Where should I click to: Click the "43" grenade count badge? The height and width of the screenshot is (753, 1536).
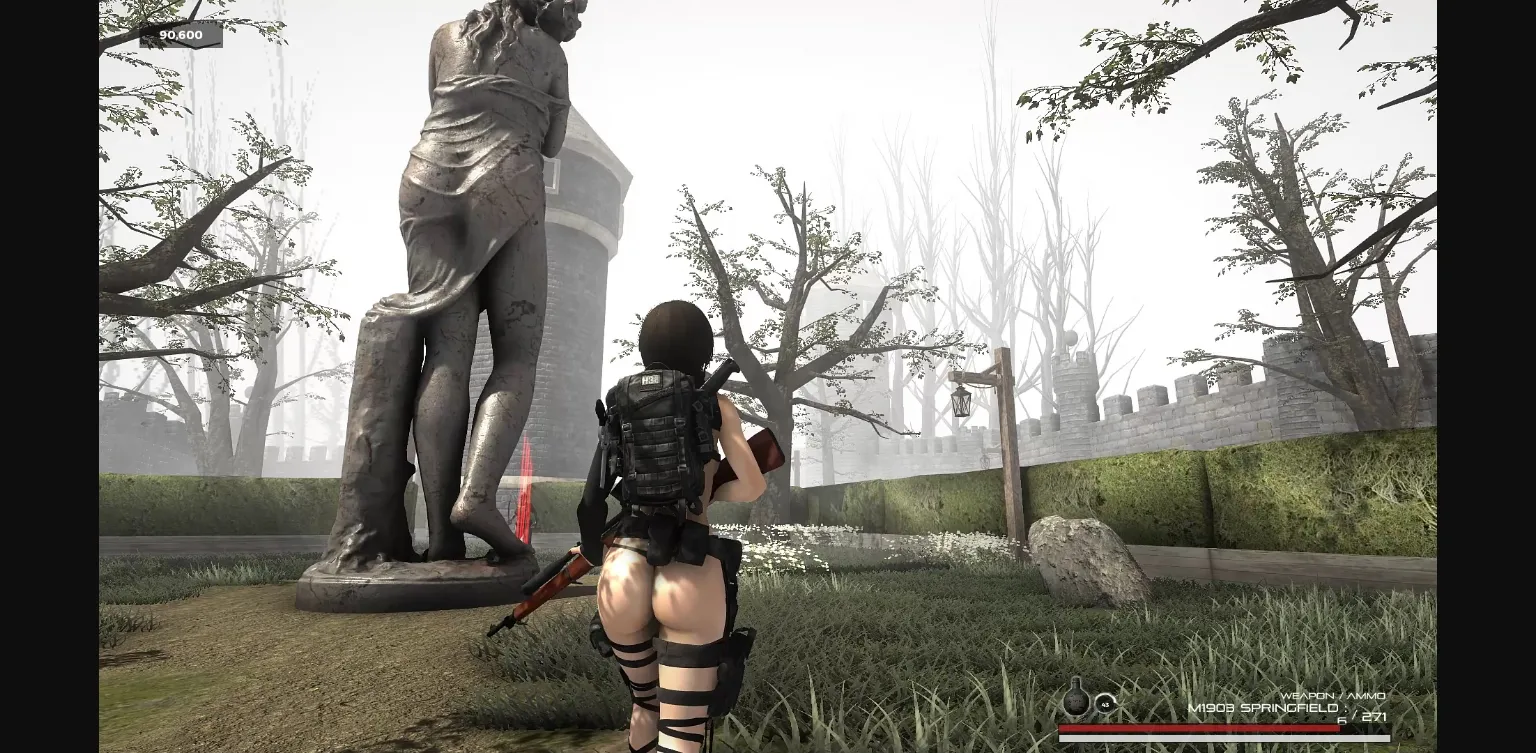tap(1106, 706)
